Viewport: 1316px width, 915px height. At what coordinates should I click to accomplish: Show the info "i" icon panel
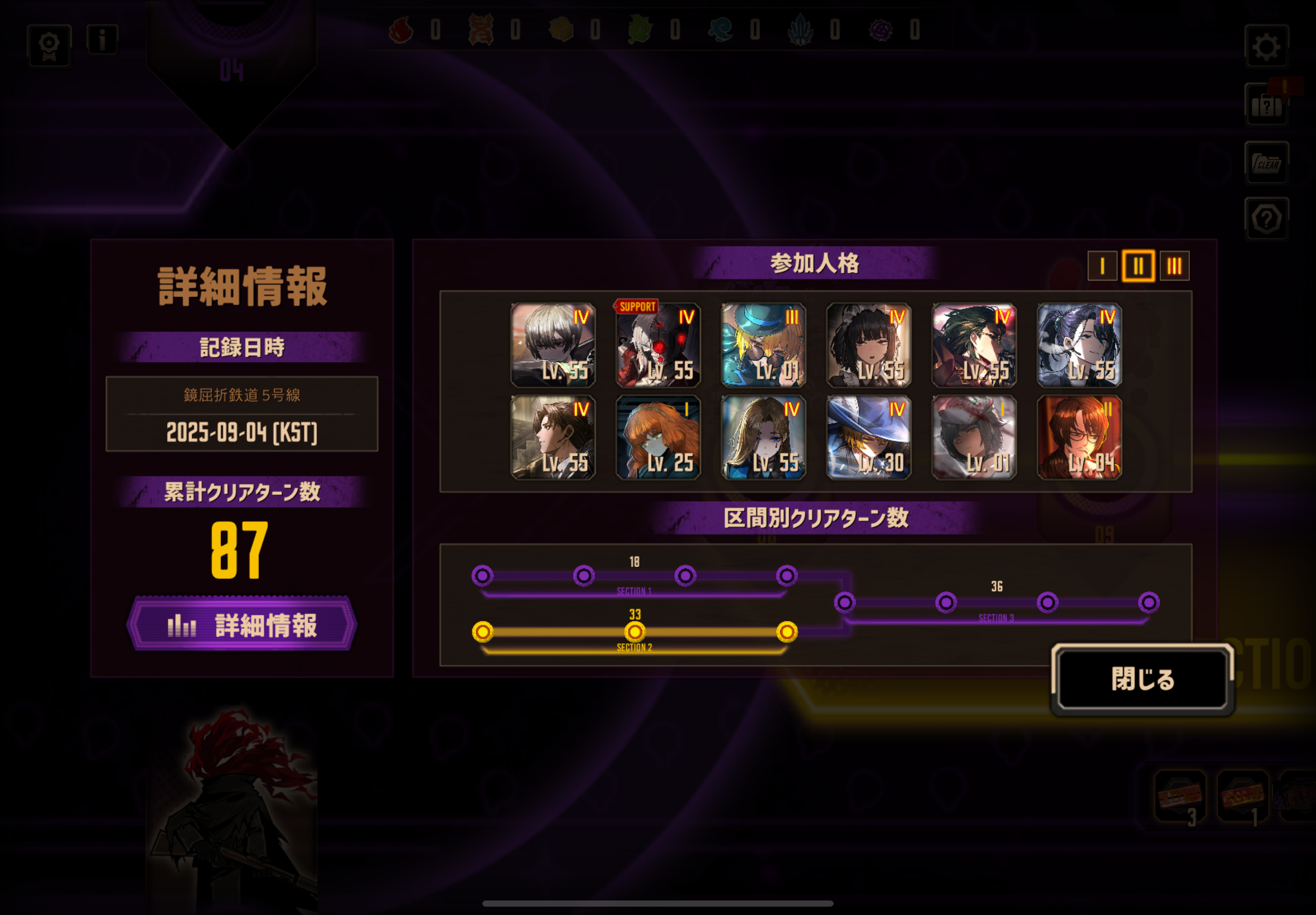tap(102, 40)
